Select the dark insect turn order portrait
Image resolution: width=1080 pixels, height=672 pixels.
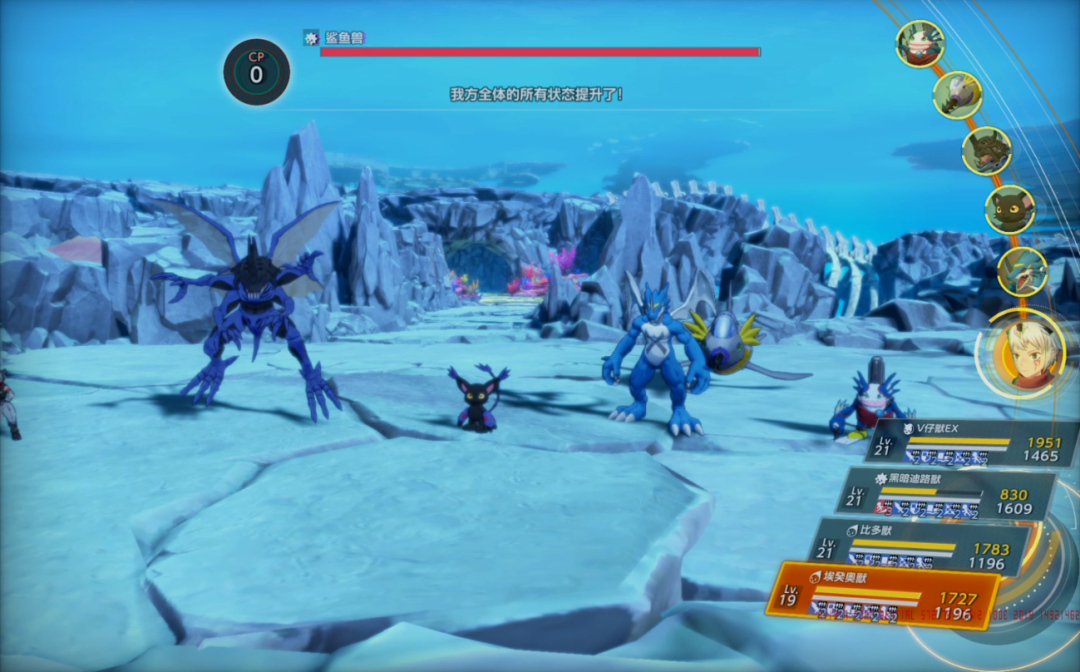pos(987,151)
